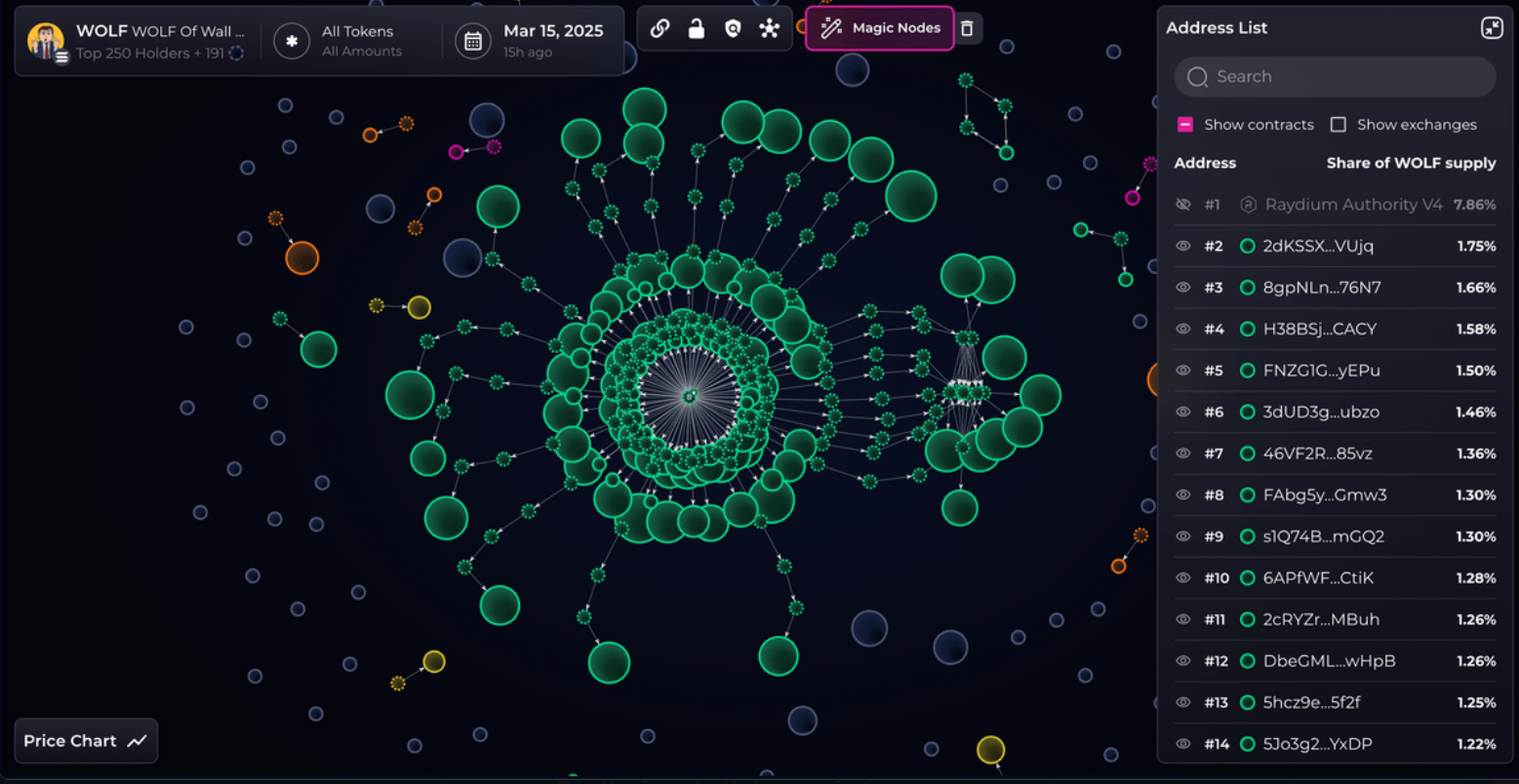Image resolution: width=1519 pixels, height=784 pixels.
Task: Toggle the Show contracts checkbox
Action: 1185,125
